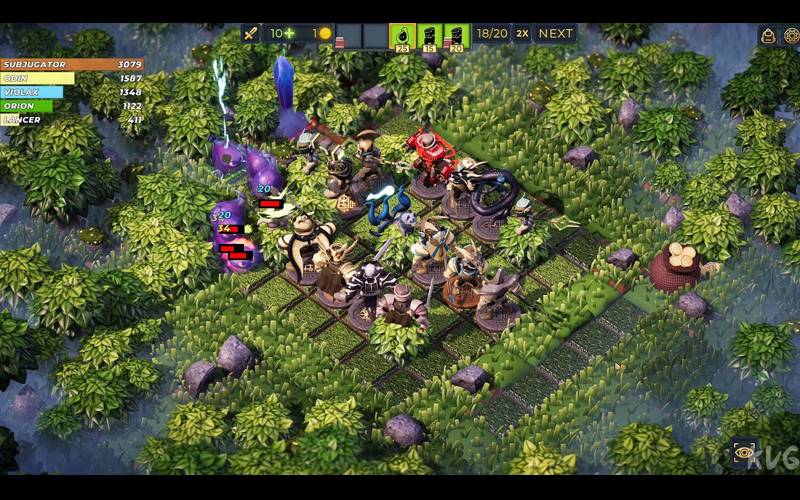Screen dimensions: 800x500
Task: Select Odin in the damage list
Action: 72,78
